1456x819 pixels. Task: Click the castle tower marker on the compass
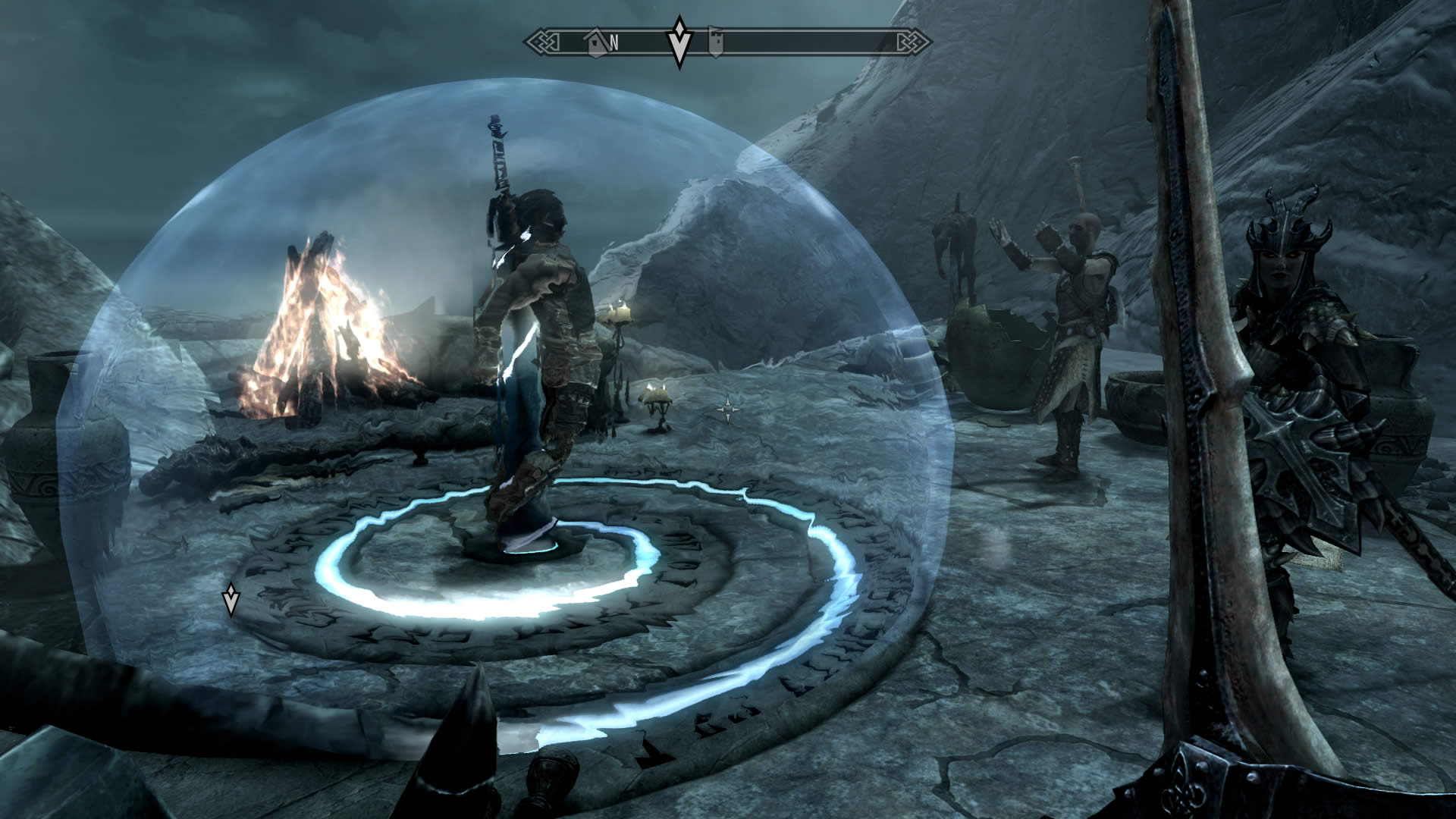click(x=715, y=42)
